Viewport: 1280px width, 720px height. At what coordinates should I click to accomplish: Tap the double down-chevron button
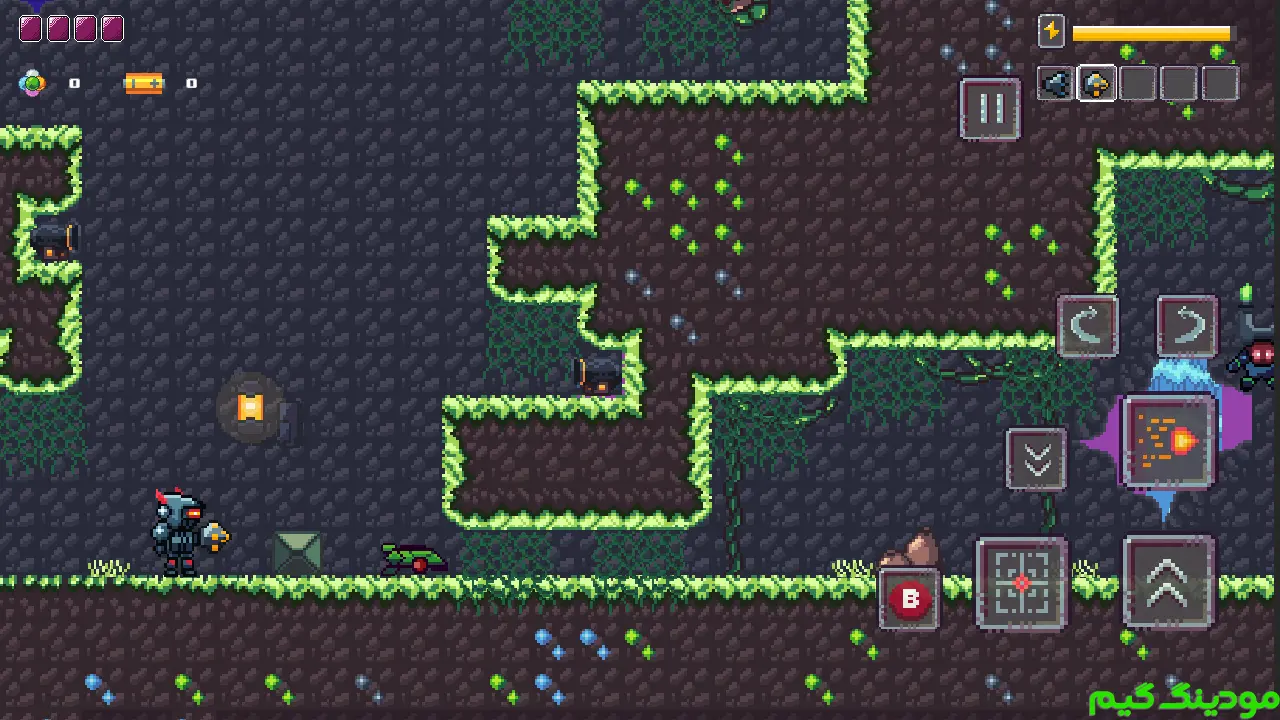(x=1036, y=460)
